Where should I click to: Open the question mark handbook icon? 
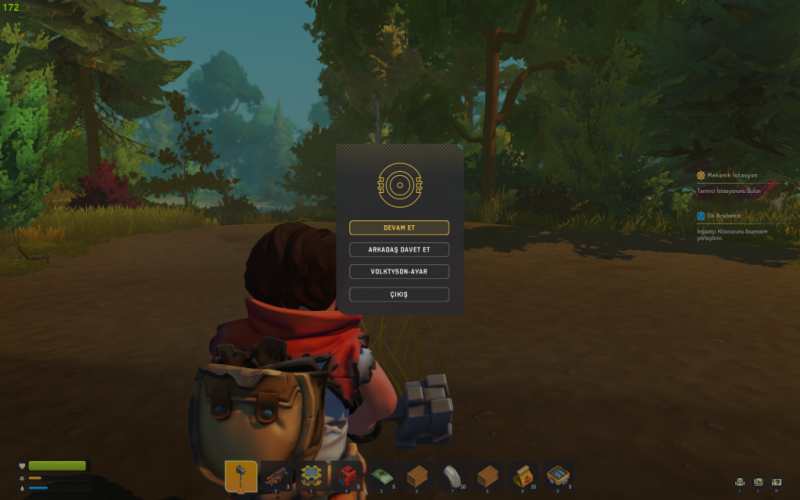tap(775, 482)
